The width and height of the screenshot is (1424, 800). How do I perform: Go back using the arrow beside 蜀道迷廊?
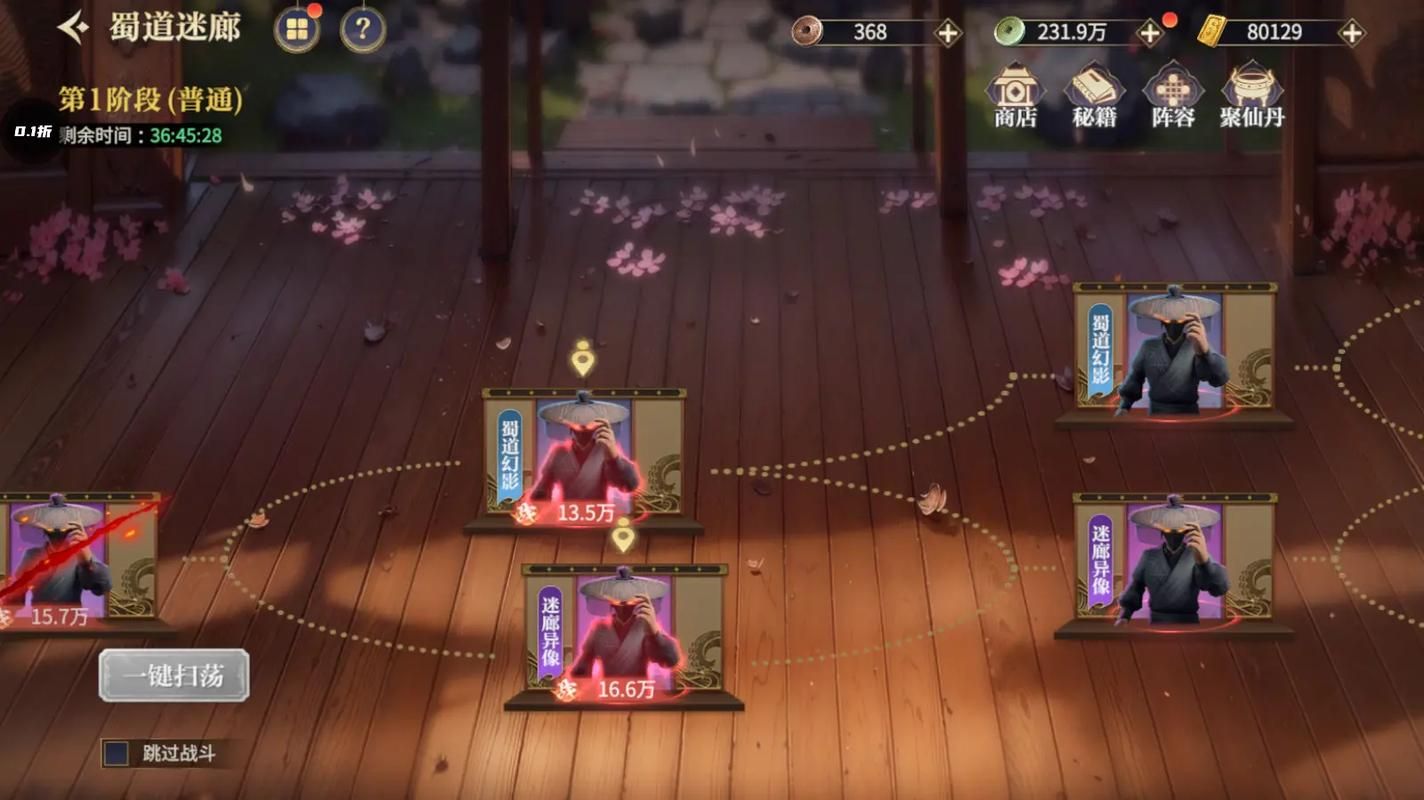[x=74, y=28]
